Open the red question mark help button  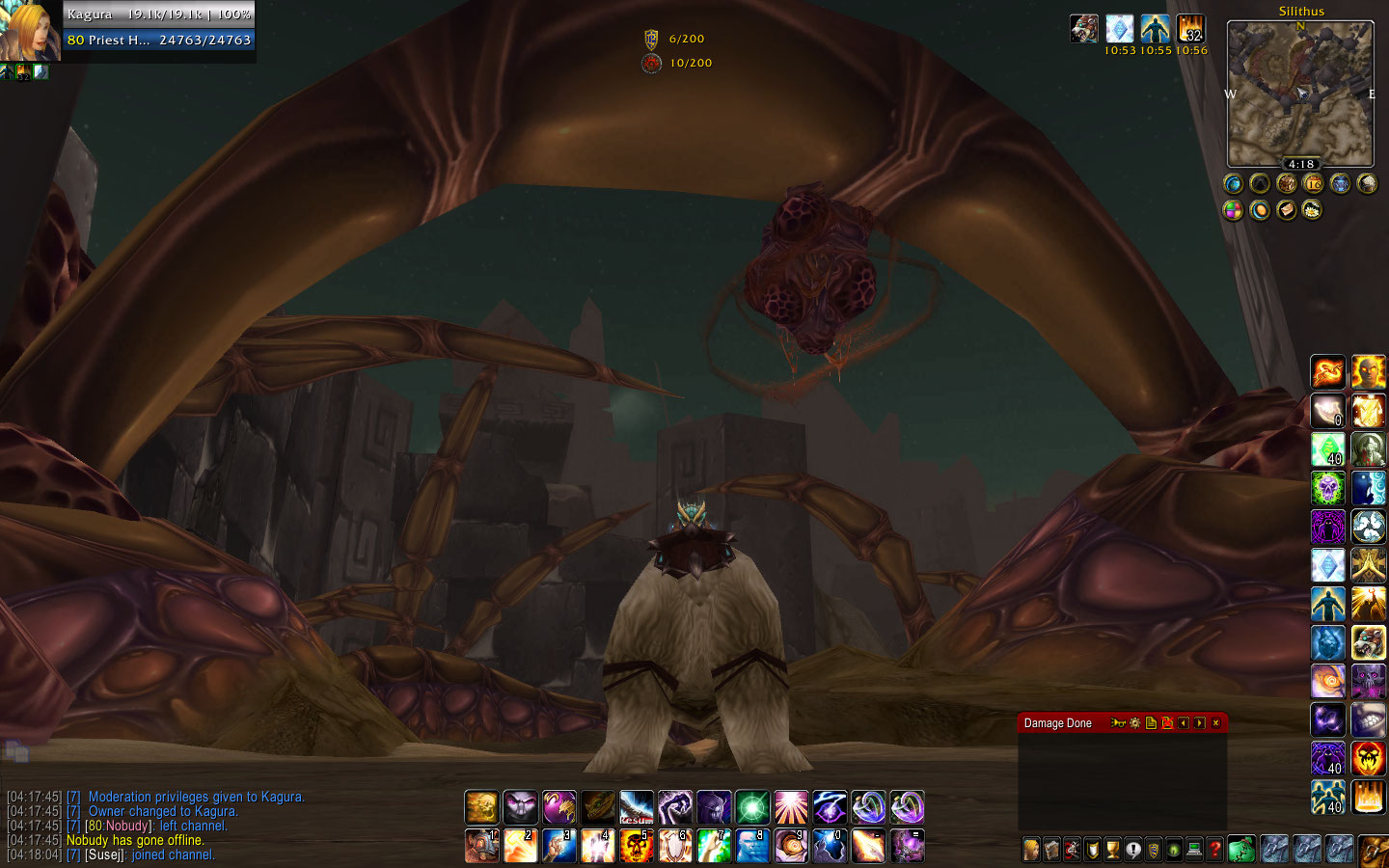1215,850
